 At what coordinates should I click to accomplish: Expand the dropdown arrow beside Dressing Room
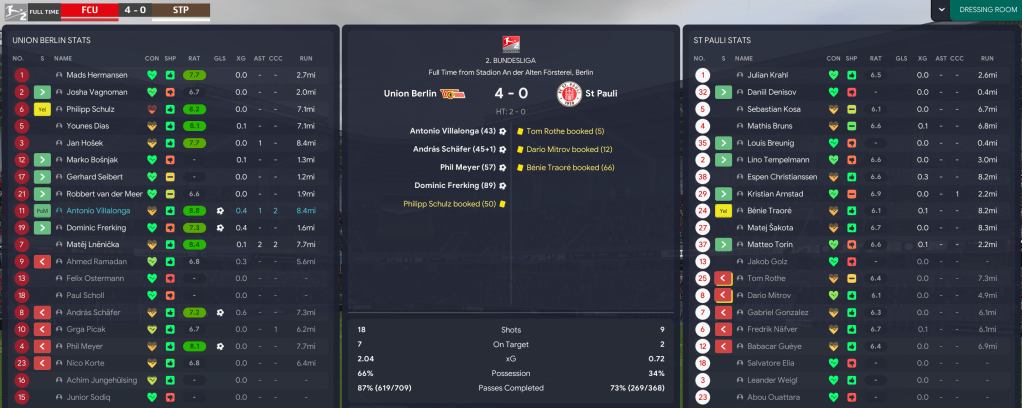940,11
